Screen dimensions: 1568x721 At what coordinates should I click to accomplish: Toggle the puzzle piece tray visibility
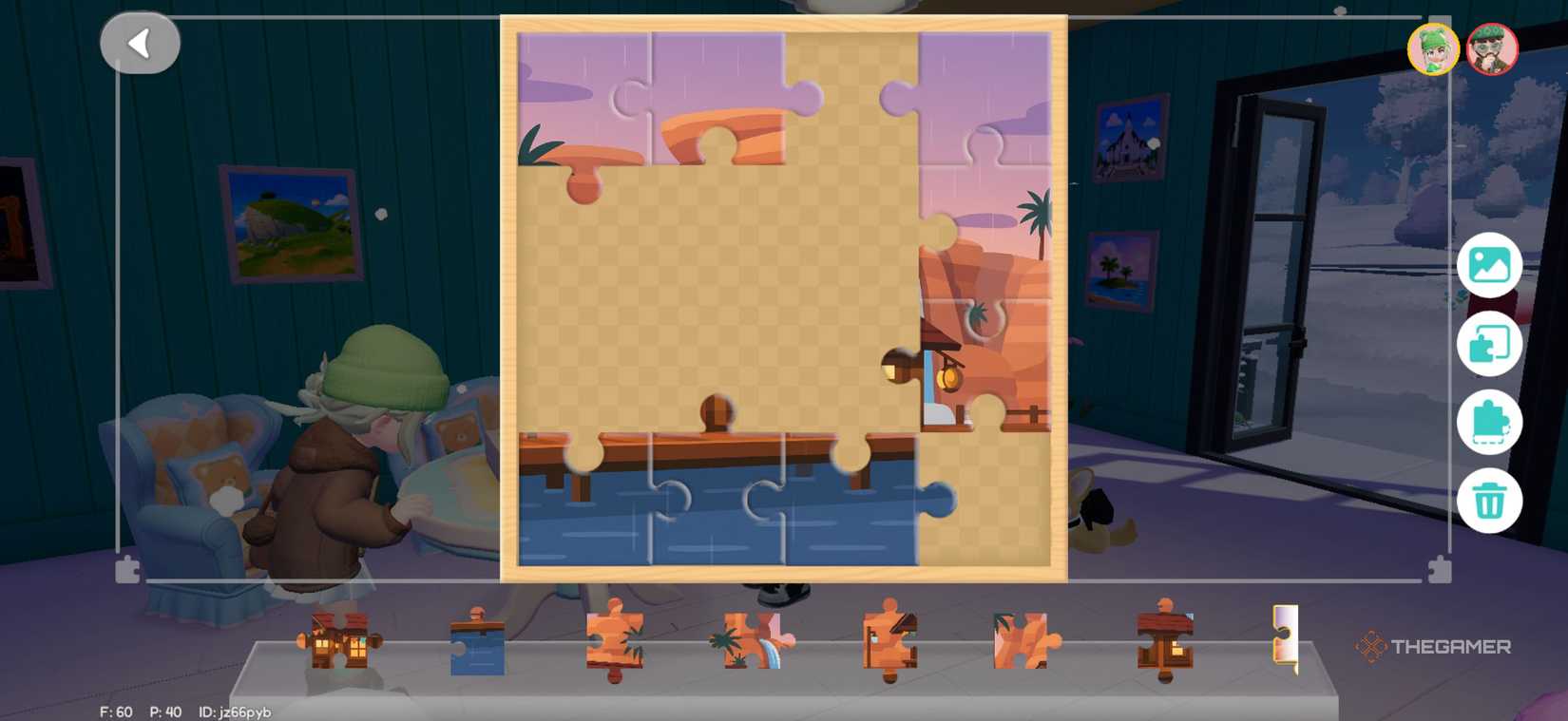coord(1492,422)
